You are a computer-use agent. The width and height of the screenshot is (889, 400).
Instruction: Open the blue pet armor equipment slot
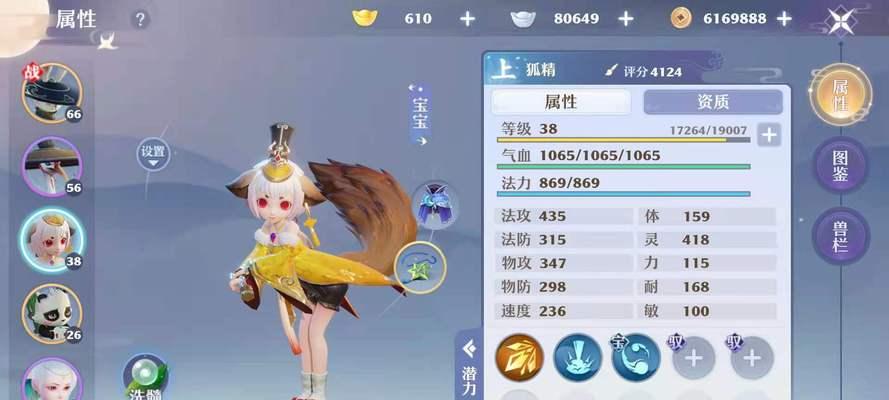(435, 206)
